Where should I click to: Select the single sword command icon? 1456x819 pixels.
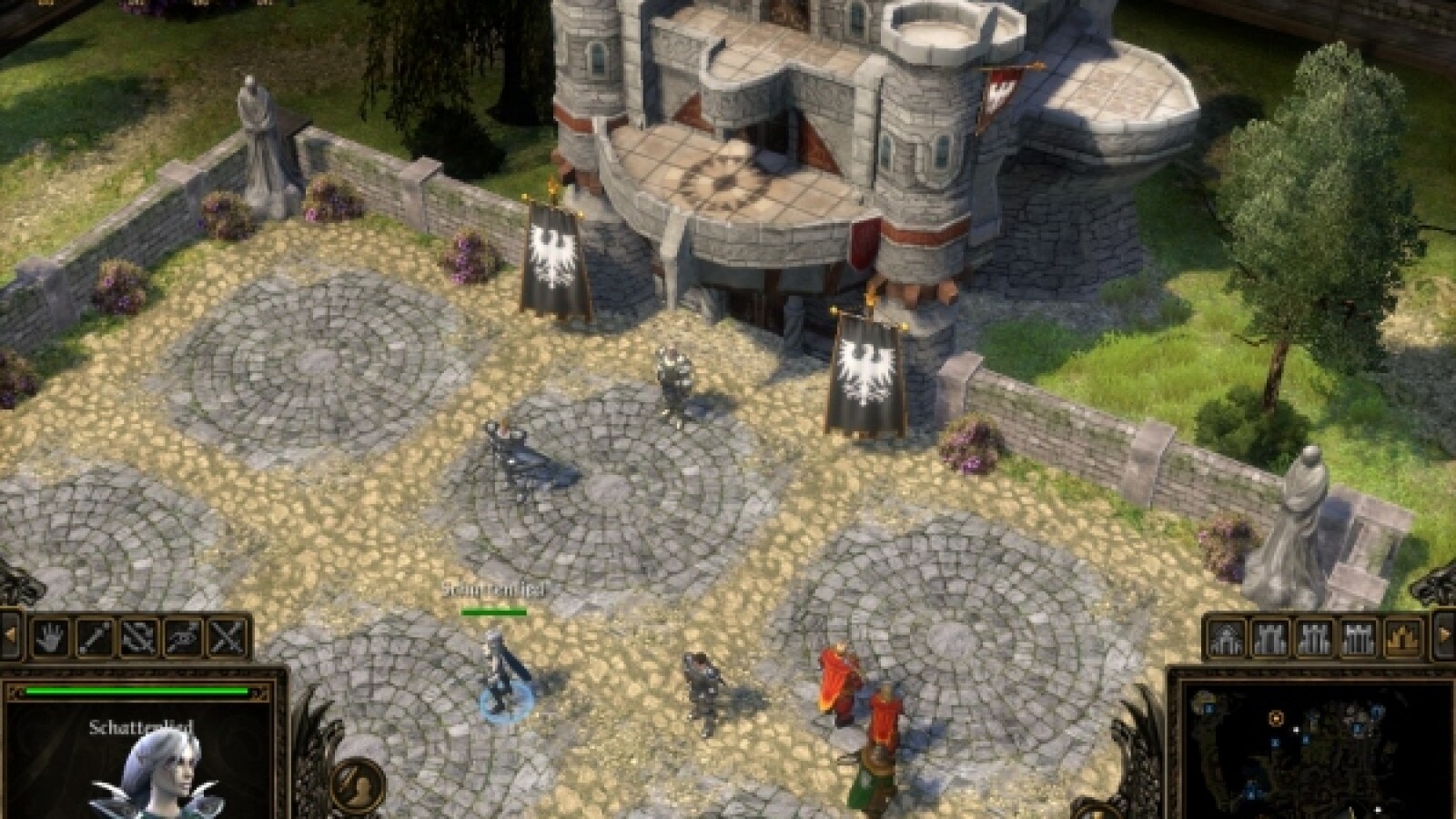click(96, 636)
